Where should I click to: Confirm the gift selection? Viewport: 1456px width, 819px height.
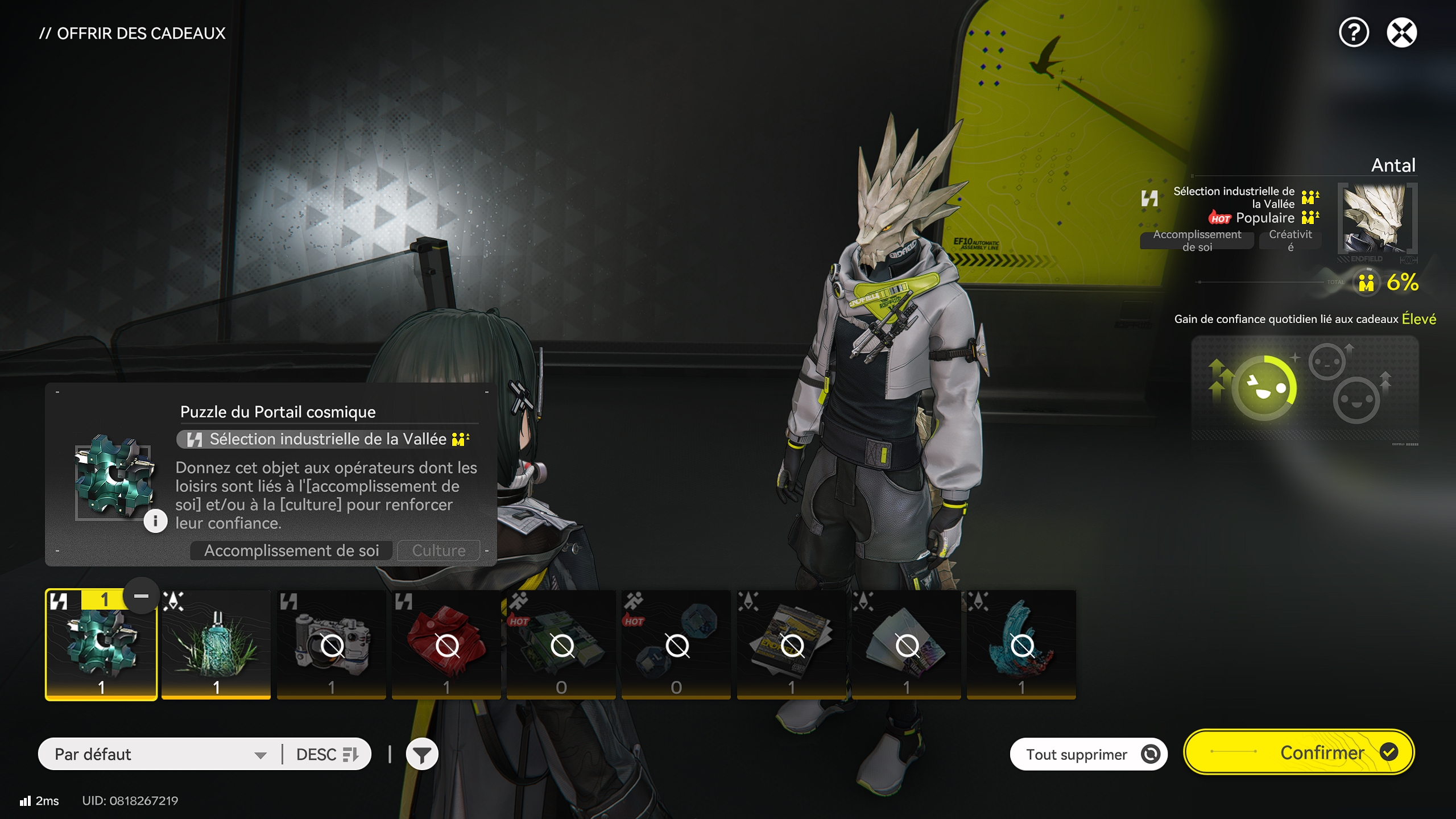pyautogui.click(x=1299, y=752)
